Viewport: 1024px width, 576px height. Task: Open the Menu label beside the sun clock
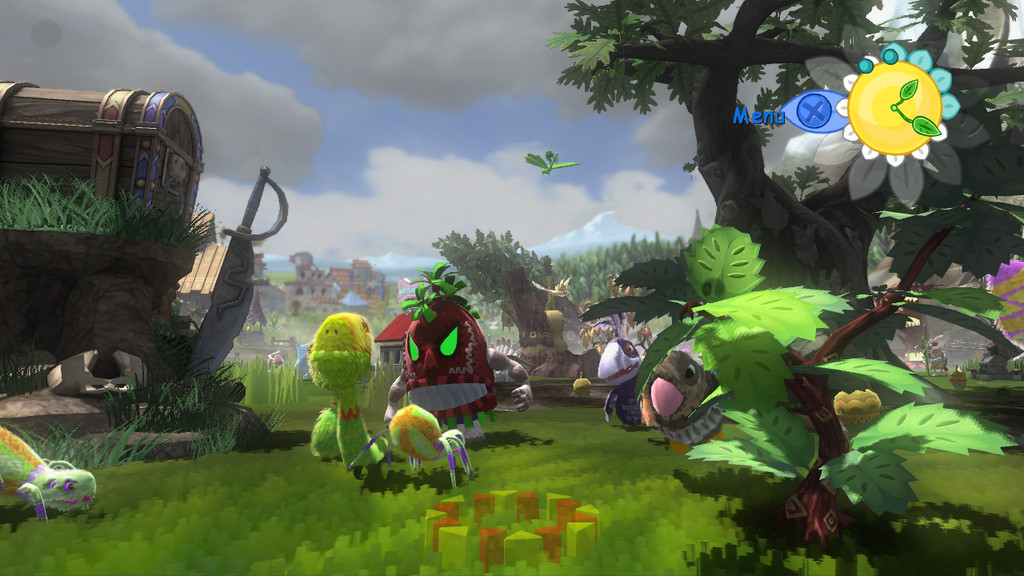tap(759, 115)
